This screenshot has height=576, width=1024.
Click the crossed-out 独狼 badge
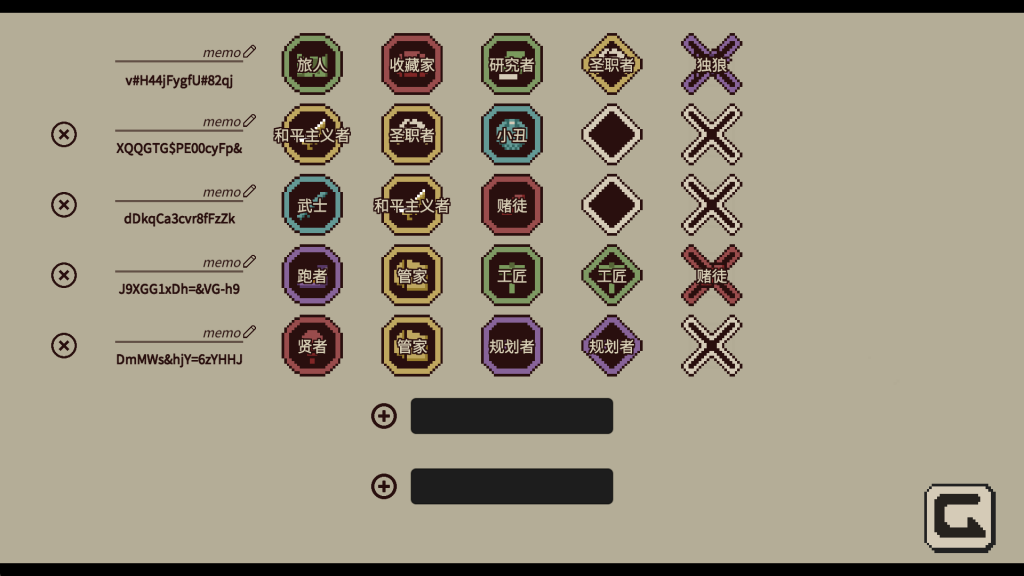[x=712, y=64]
